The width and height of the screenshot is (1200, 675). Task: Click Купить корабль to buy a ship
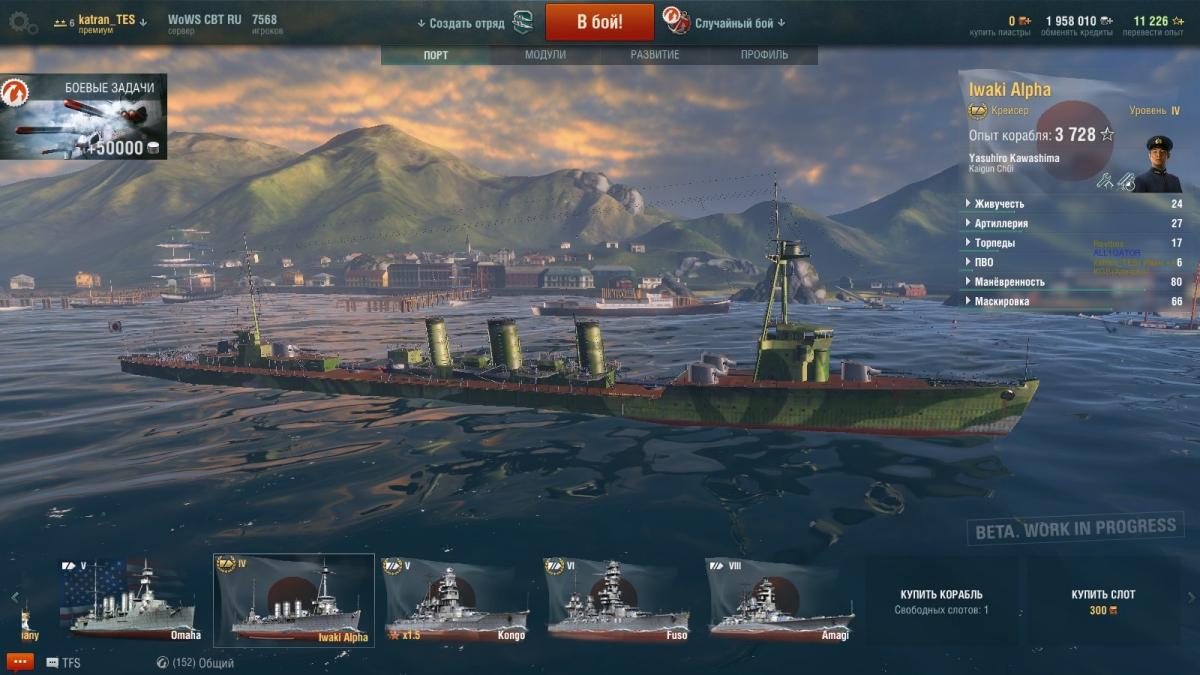941,601
